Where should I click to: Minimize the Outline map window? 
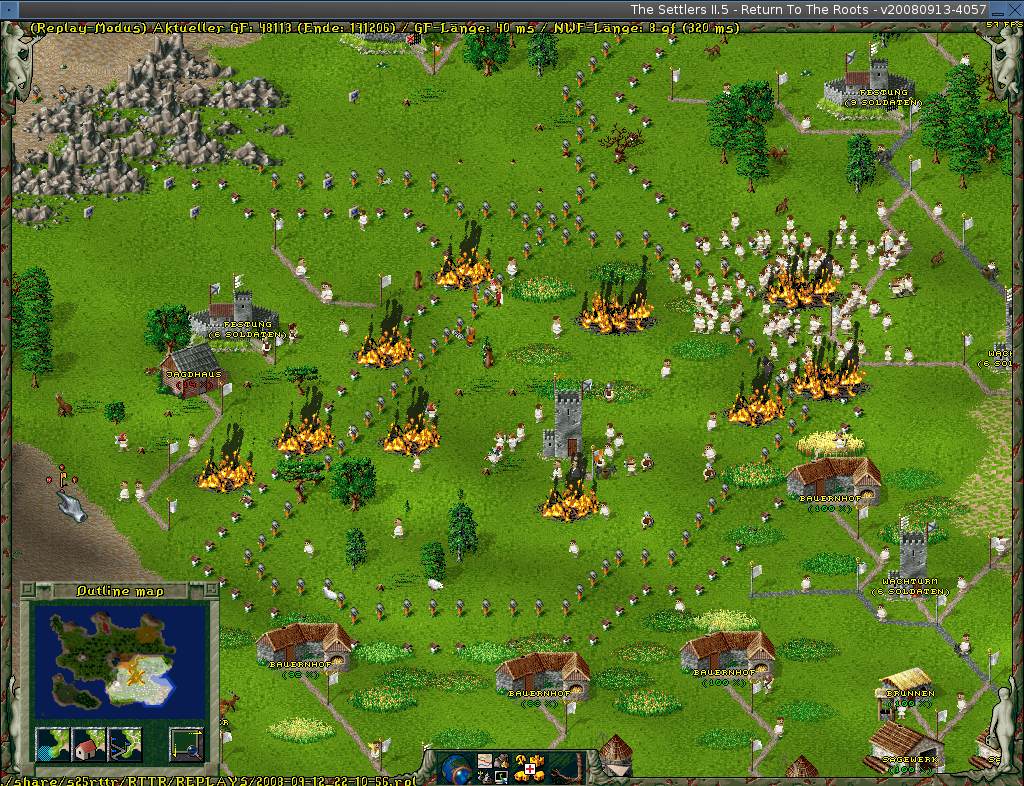click(211, 589)
